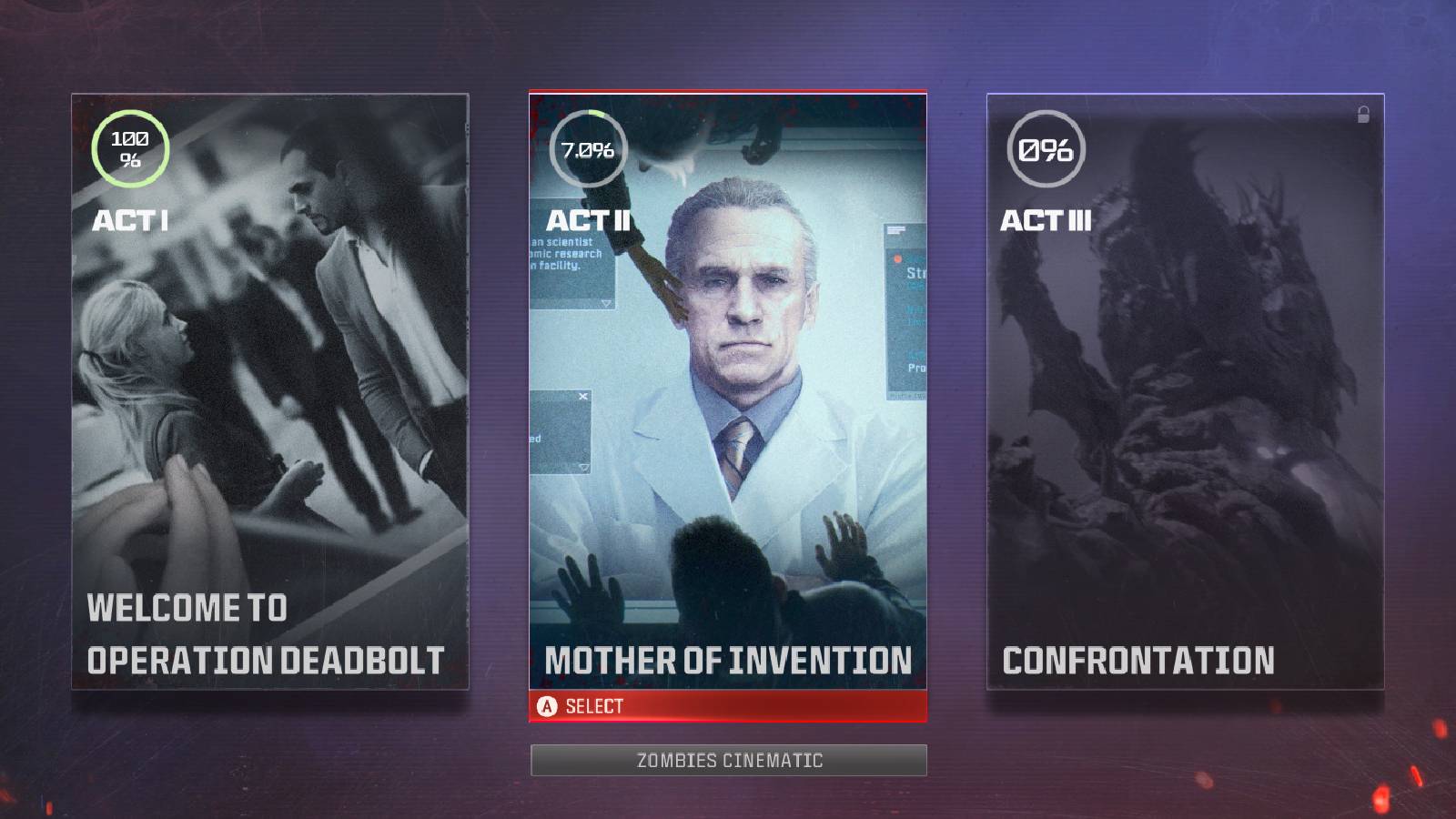
Task: Click the A button prompt on the SELECT bar
Action: [x=547, y=705]
